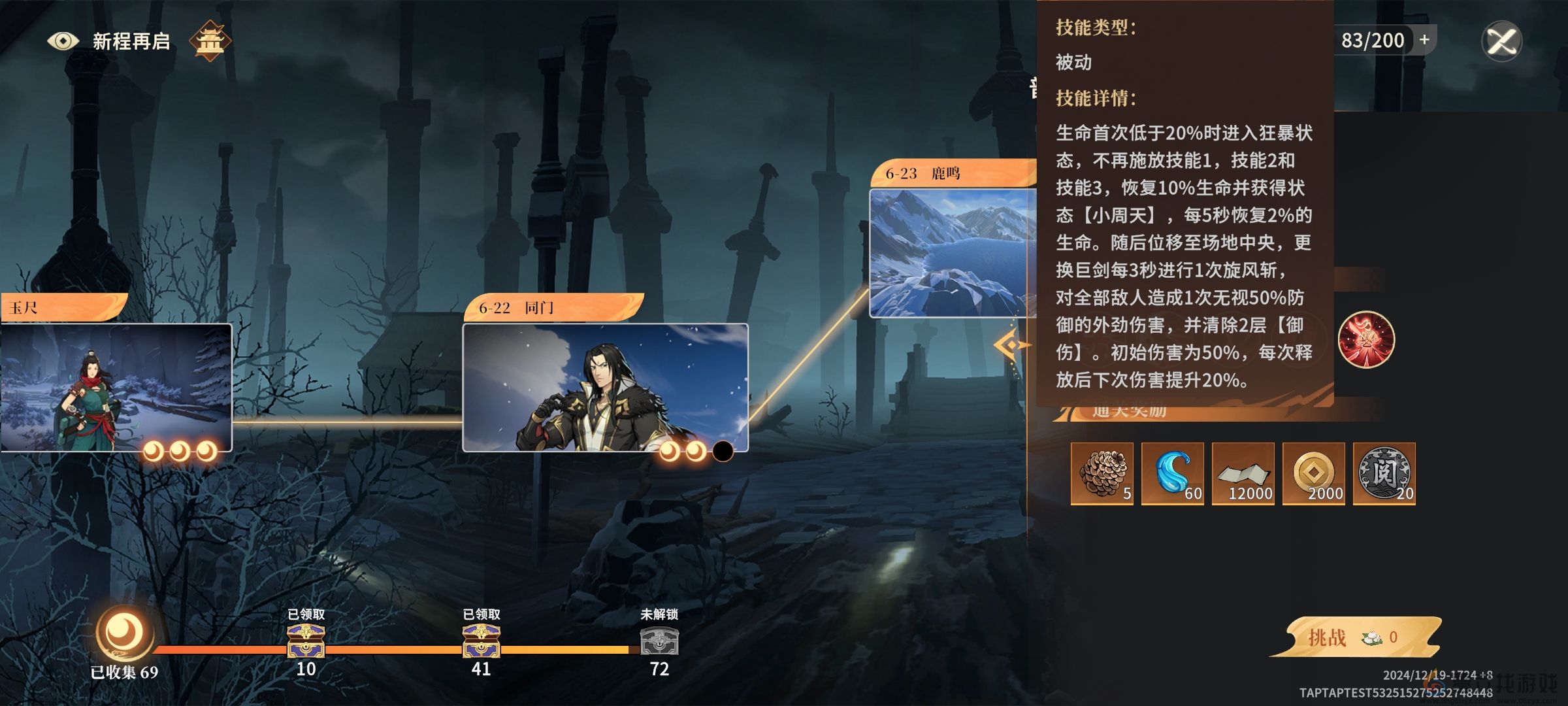The image size is (1568, 706).
Task: Click the eye icon next to 新程再启
Action: click(63, 41)
